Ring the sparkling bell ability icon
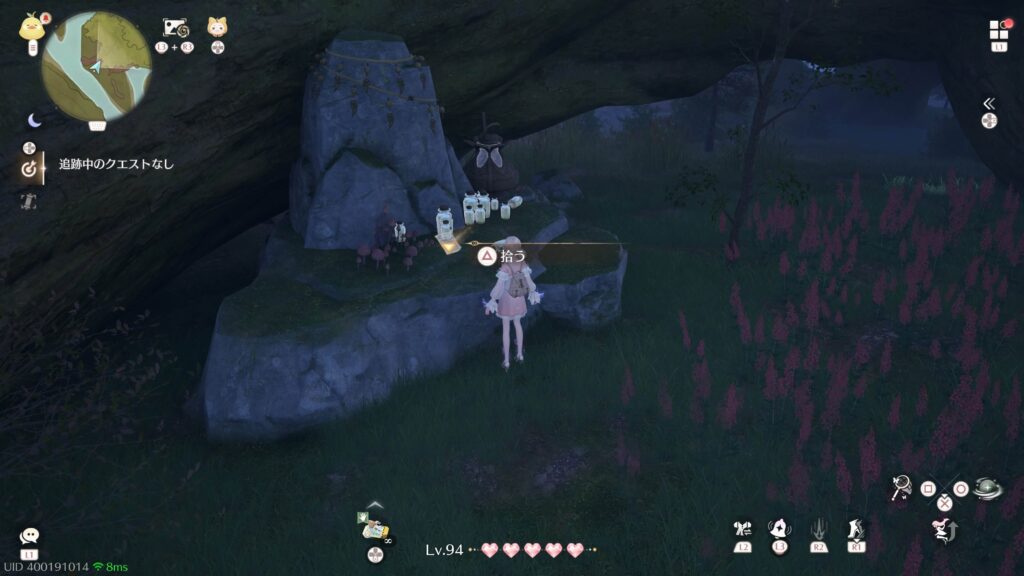Image resolution: width=1024 pixels, height=576 pixels. pos(779,529)
